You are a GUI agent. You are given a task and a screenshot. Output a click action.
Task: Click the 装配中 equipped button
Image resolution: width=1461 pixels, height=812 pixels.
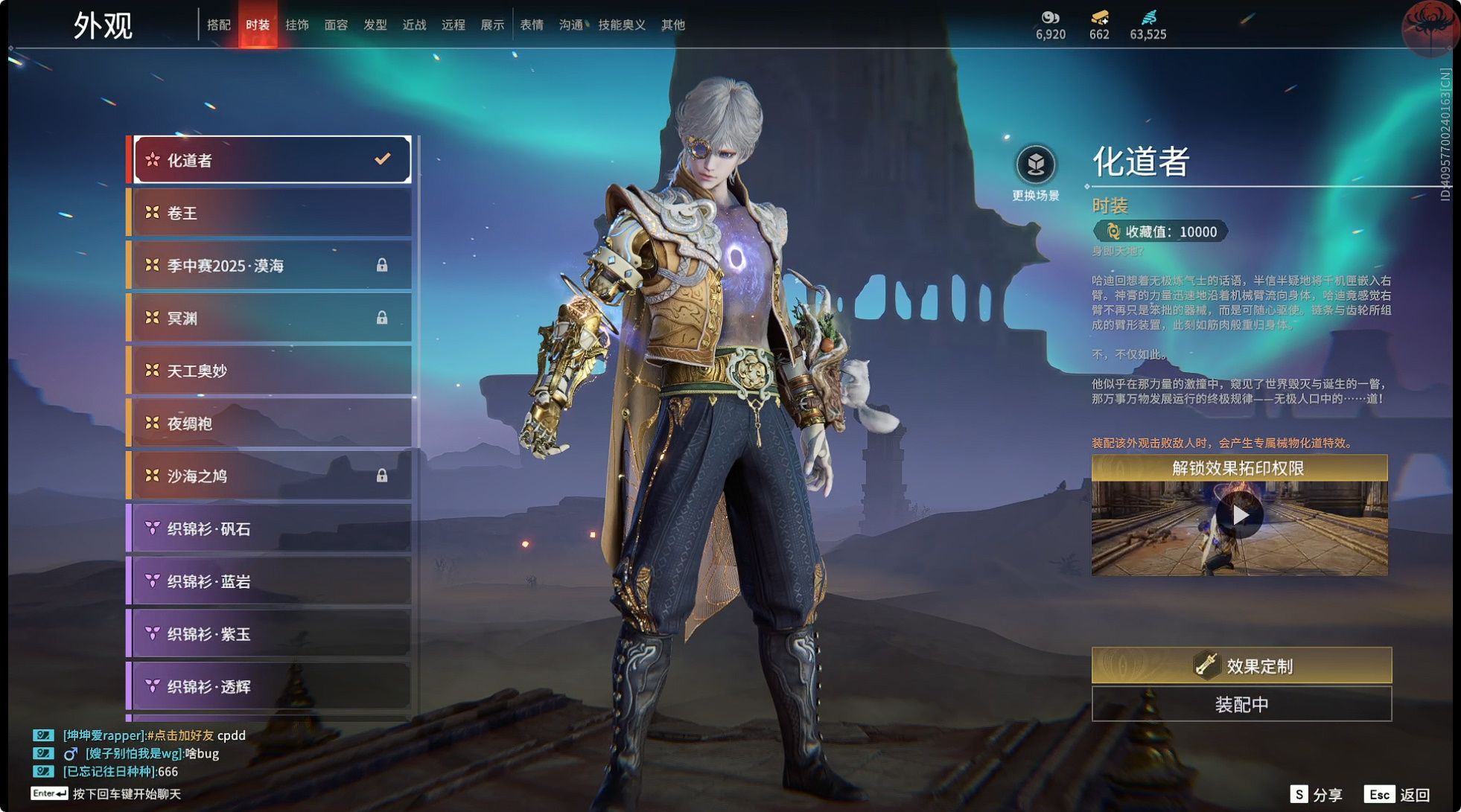tap(1241, 704)
